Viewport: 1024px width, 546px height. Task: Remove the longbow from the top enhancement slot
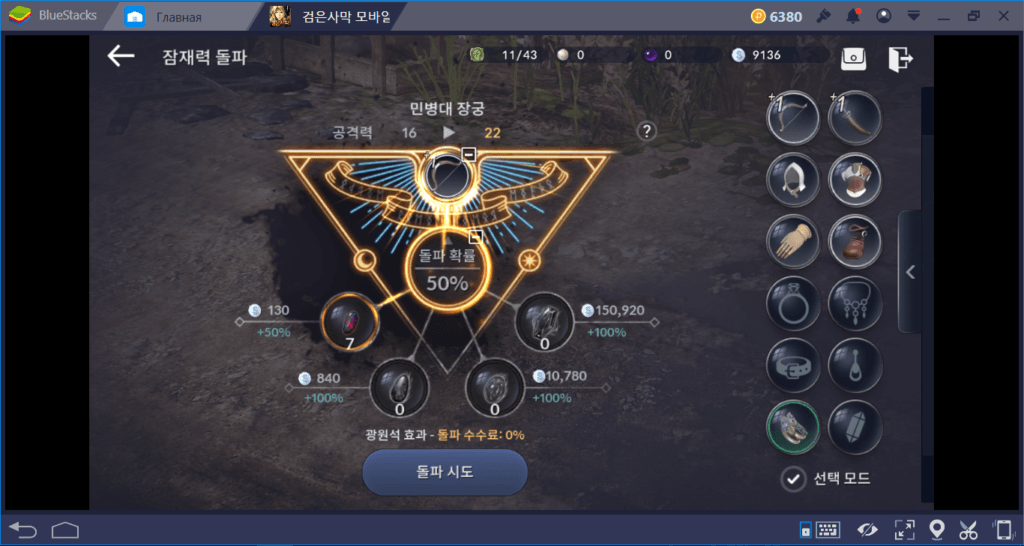tap(468, 153)
